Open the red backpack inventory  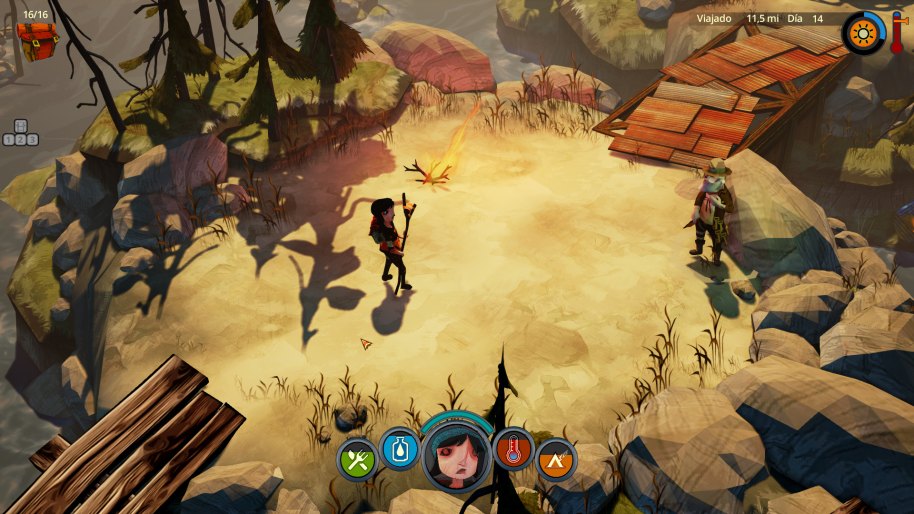point(38,40)
